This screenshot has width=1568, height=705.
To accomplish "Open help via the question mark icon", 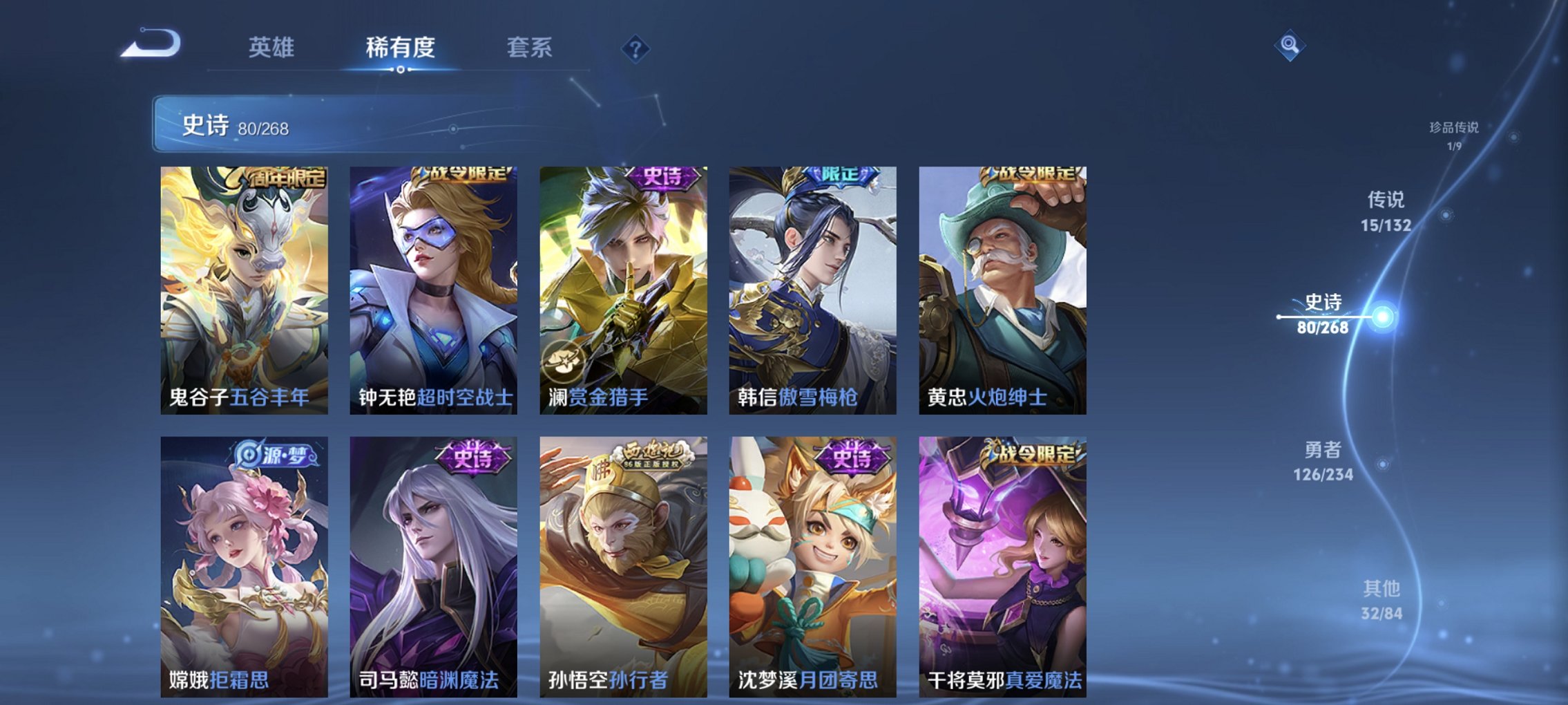I will point(637,49).
